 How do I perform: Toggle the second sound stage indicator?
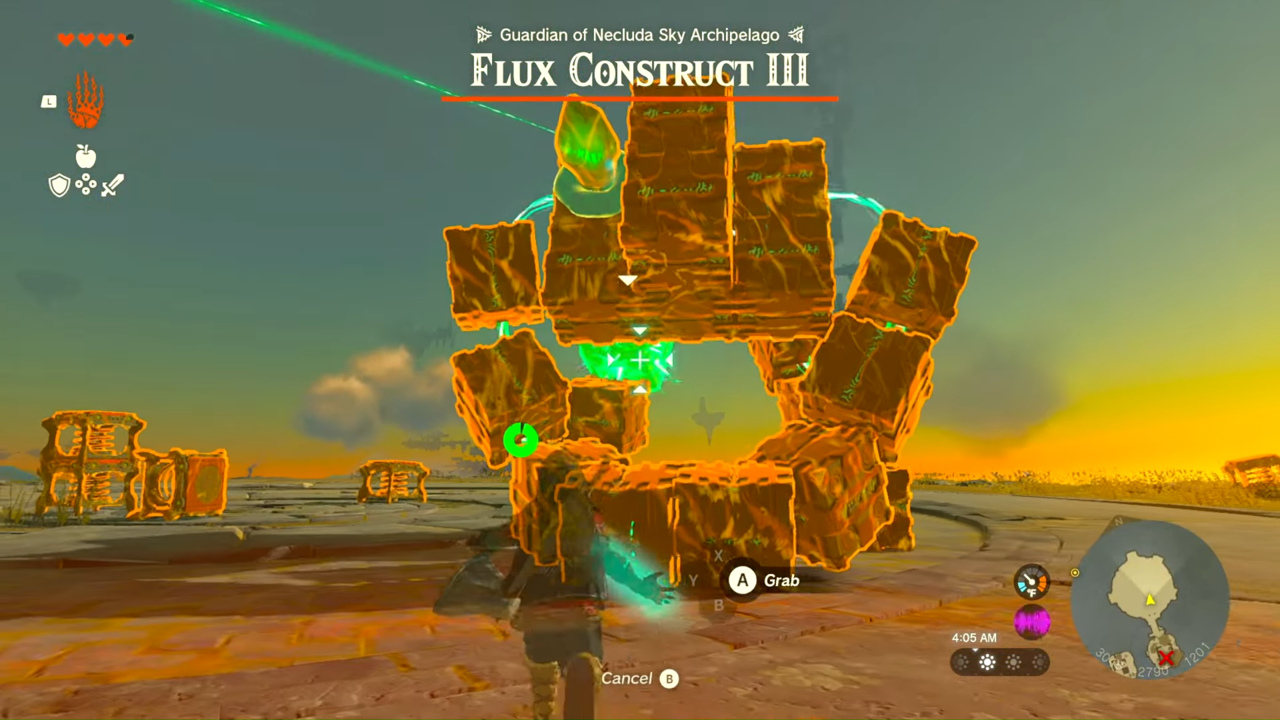(x=988, y=661)
